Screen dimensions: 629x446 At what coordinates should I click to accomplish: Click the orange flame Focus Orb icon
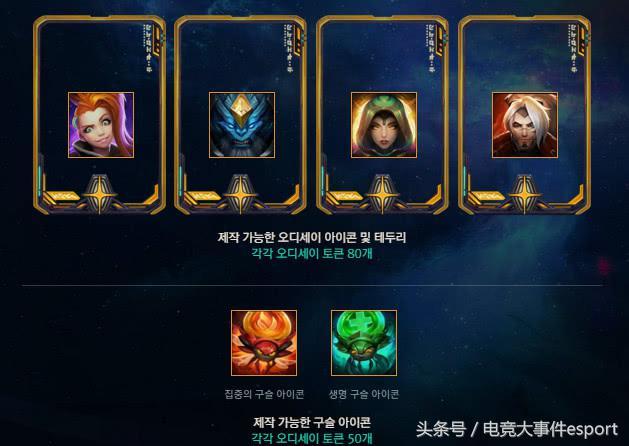pos(264,343)
